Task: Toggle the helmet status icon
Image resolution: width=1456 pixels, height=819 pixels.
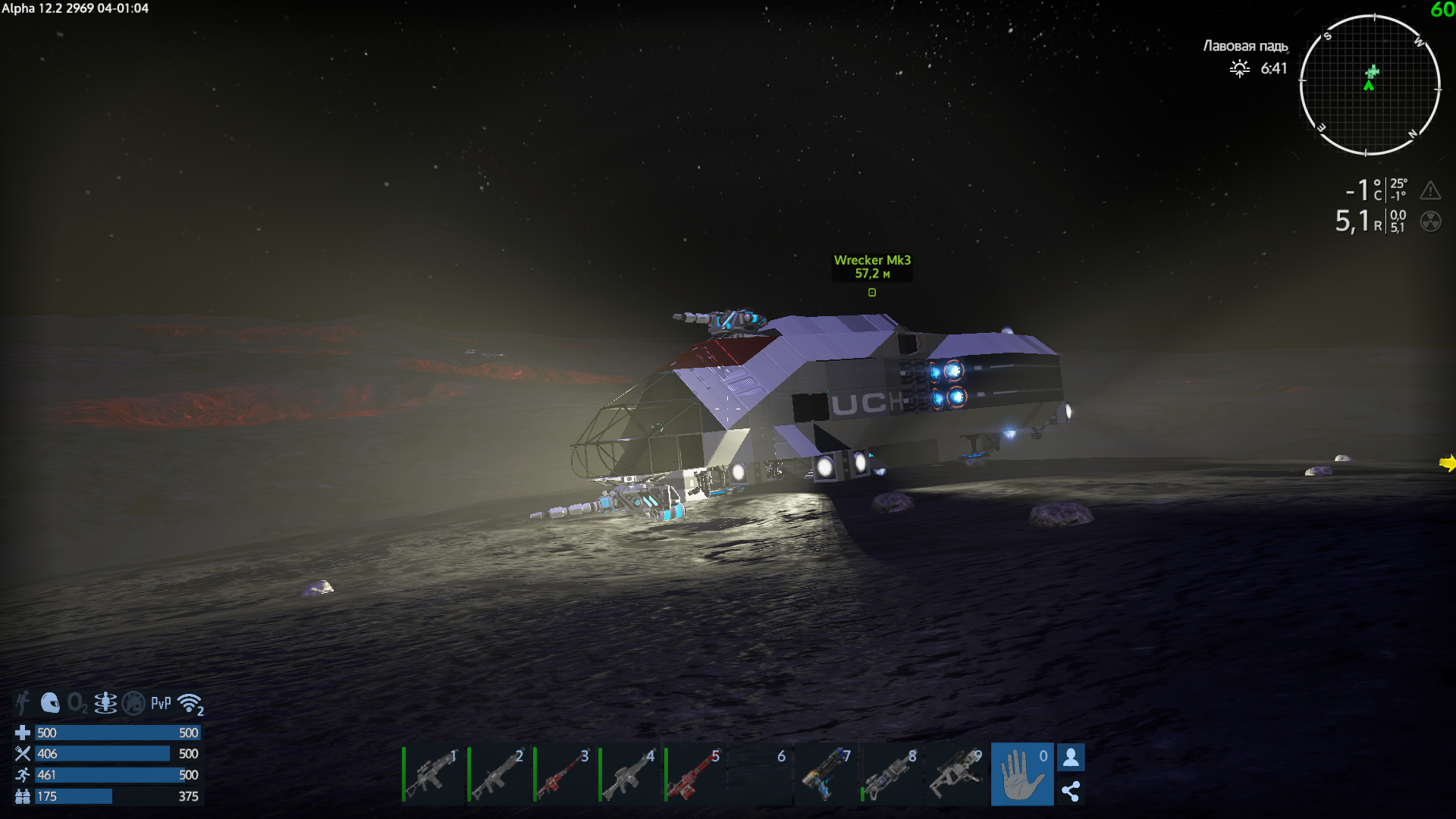Action: pyautogui.click(x=50, y=703)
